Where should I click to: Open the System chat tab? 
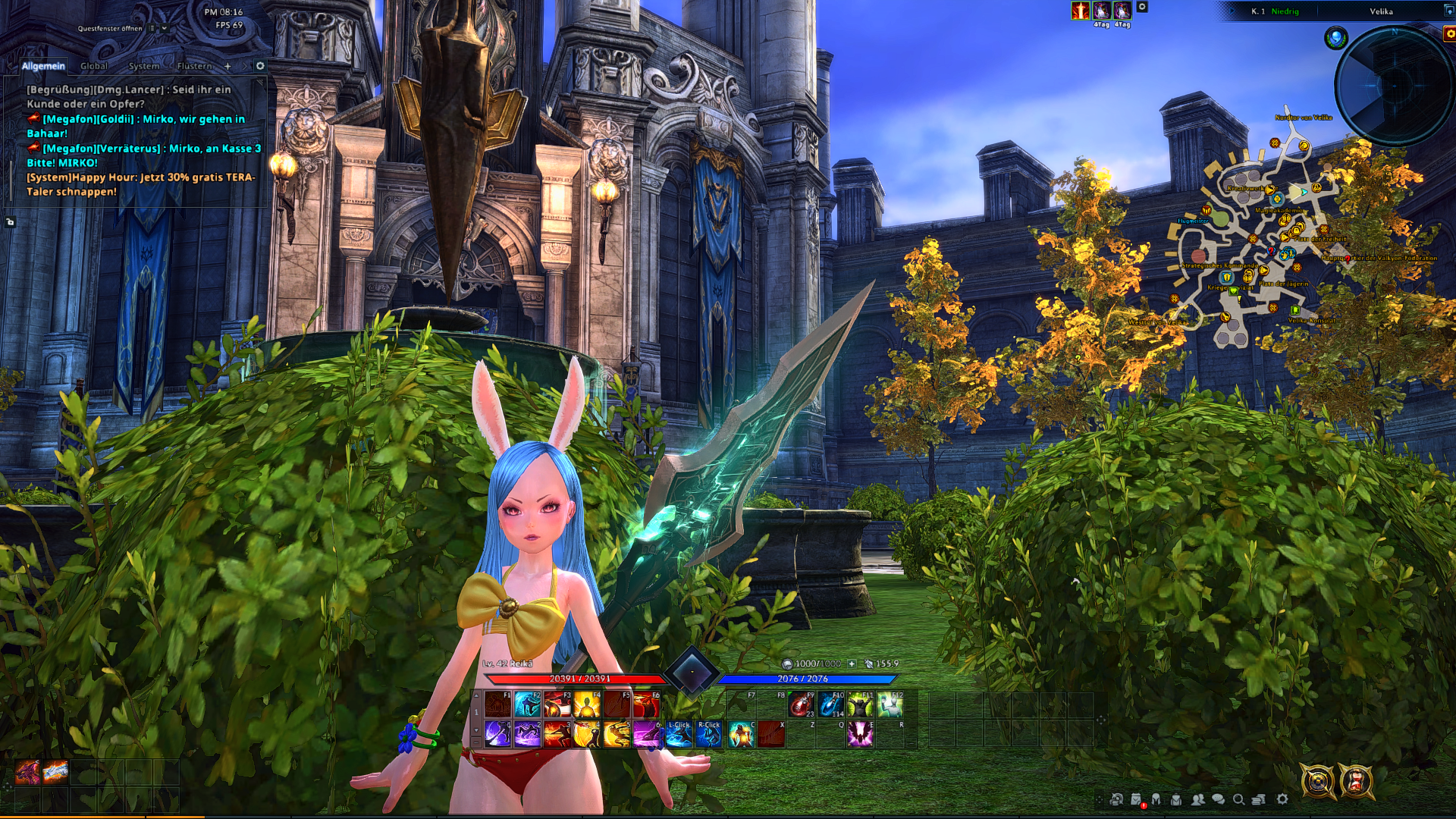point(143,66)
